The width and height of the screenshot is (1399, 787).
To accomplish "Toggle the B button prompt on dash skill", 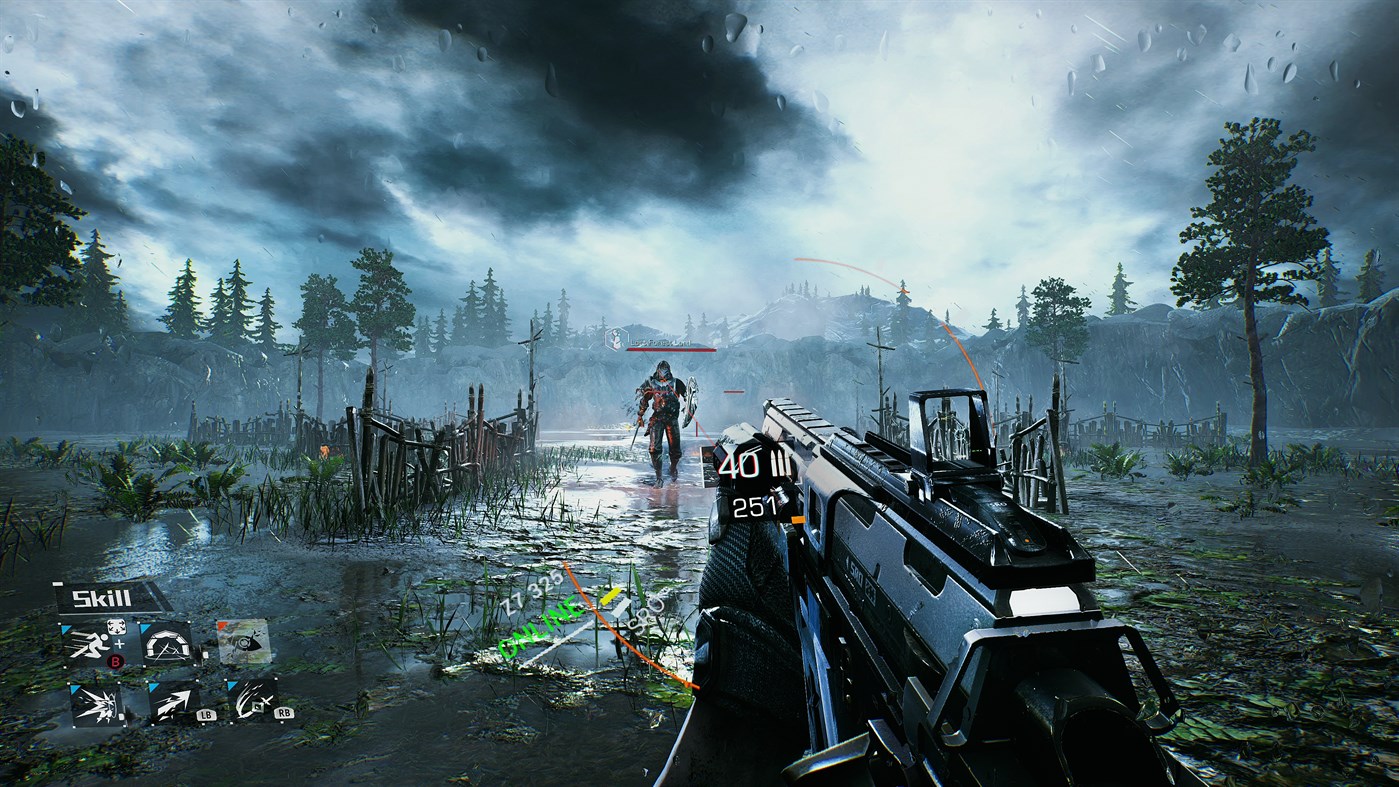I will point(115,661).
